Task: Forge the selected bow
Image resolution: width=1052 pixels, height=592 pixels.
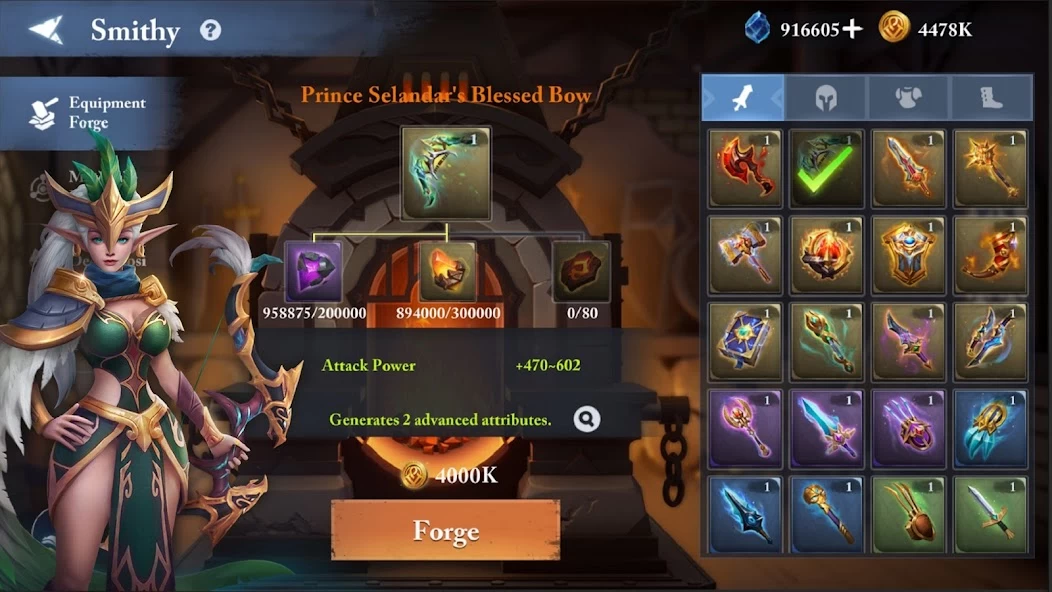Action: coord(445,530)
